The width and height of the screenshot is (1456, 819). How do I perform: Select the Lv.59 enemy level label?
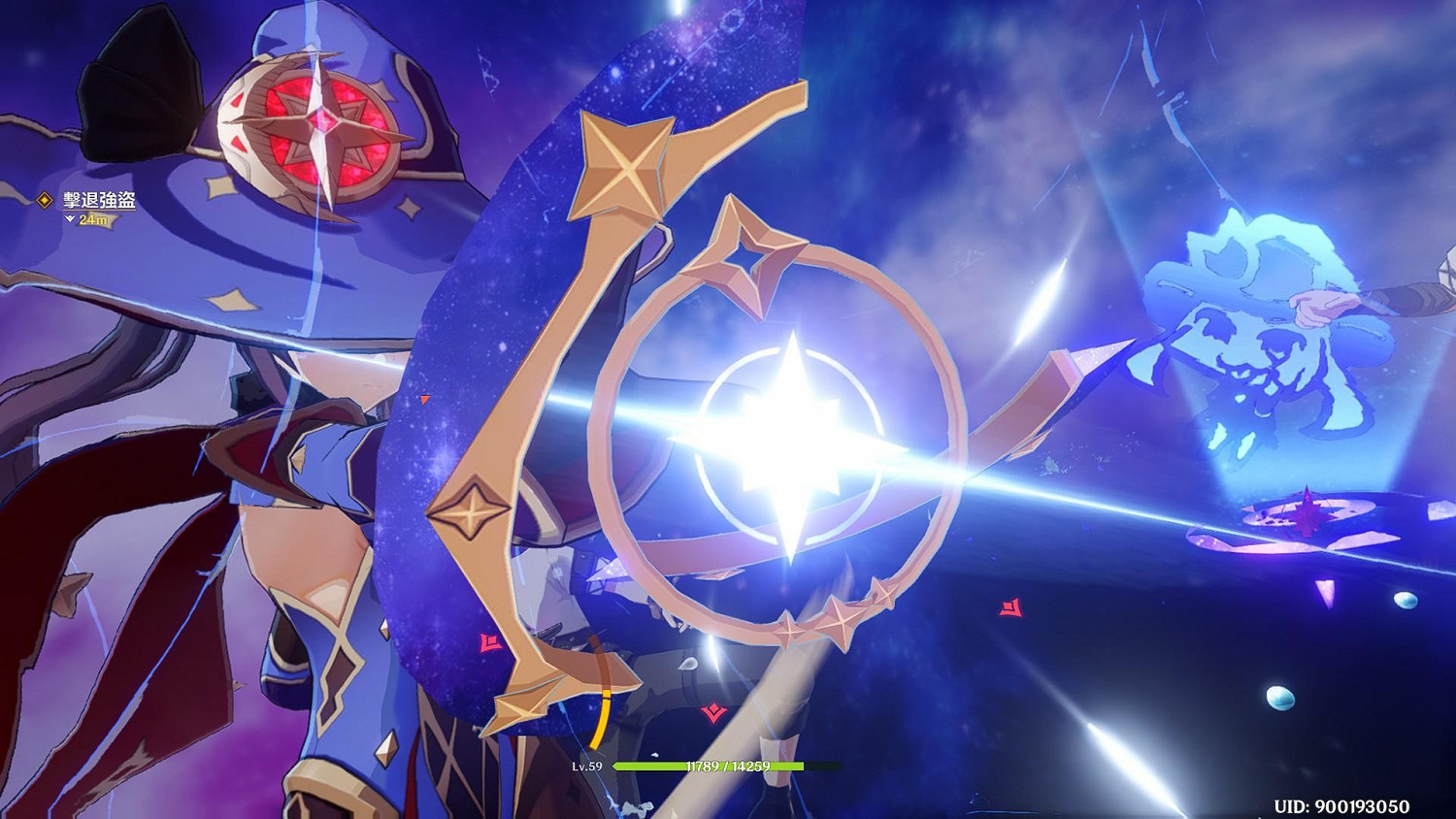(589, 767)
